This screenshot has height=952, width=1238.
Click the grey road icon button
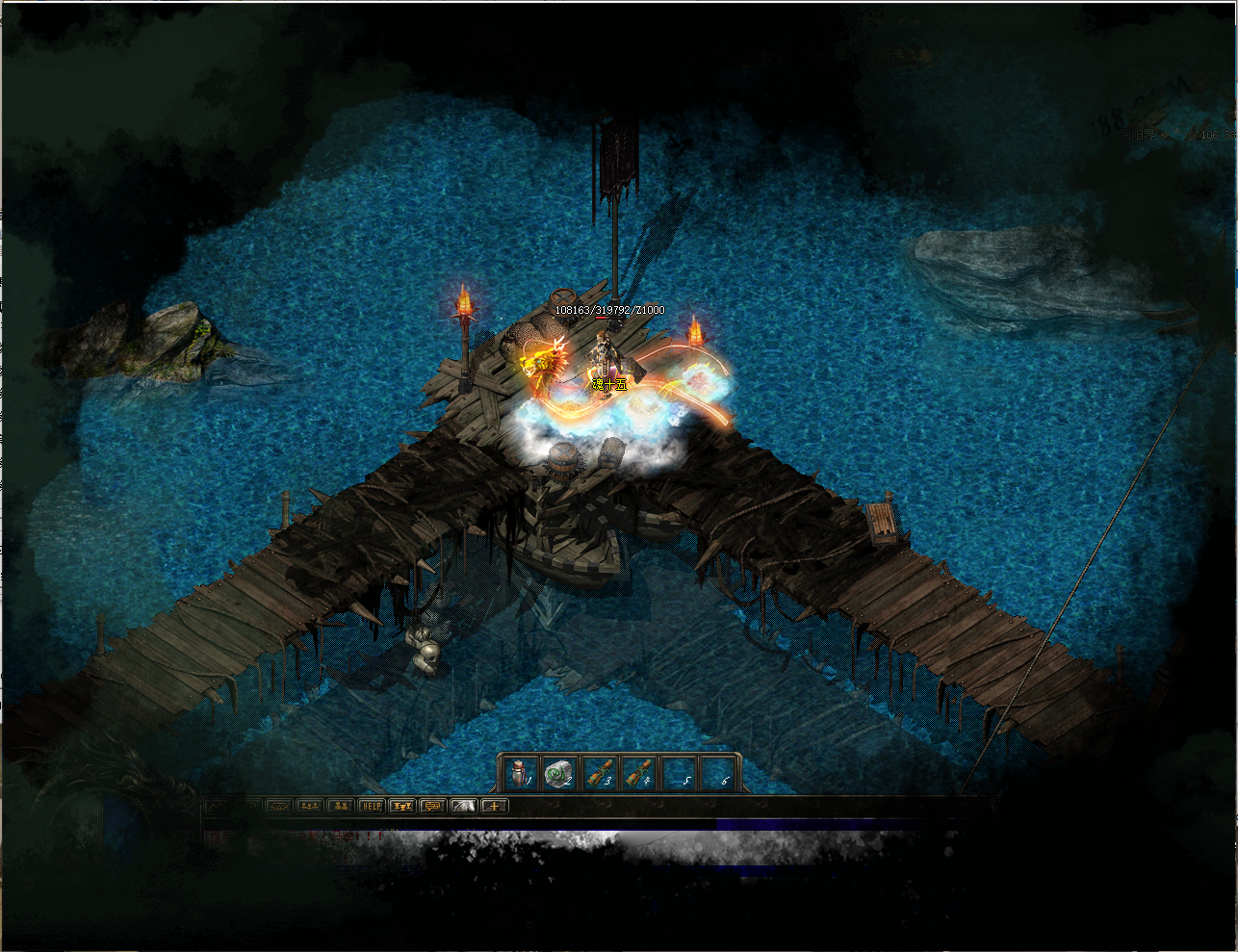[464, 806]
